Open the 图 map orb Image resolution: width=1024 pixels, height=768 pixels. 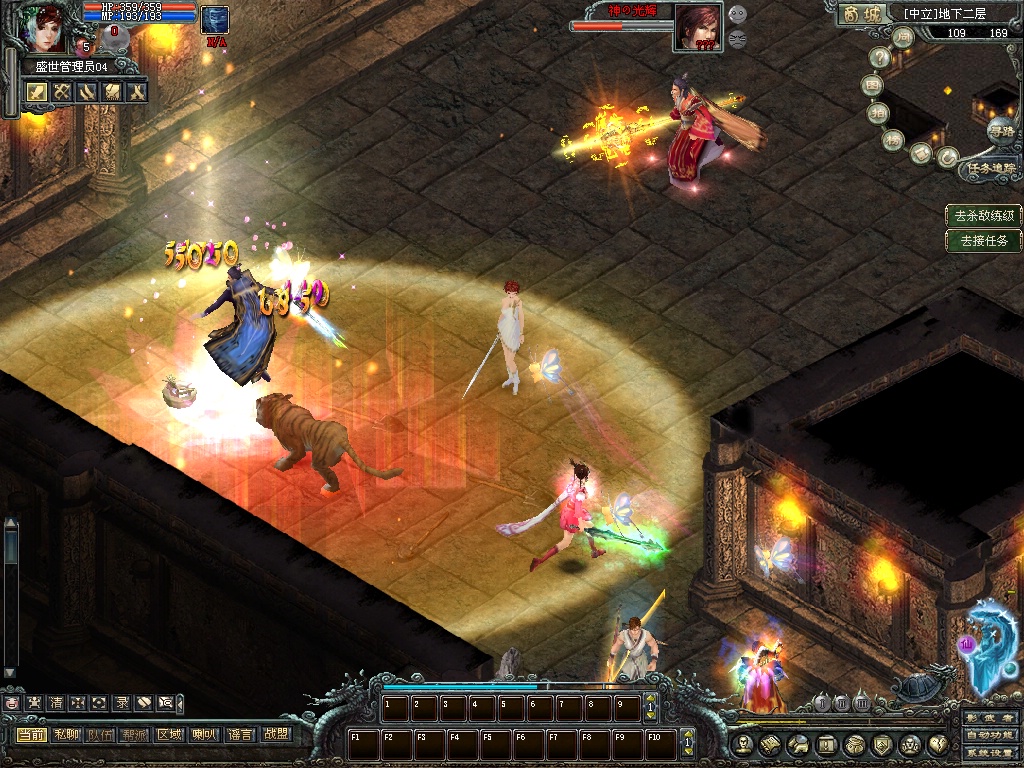pyautogui.click(x=873, y=86)
